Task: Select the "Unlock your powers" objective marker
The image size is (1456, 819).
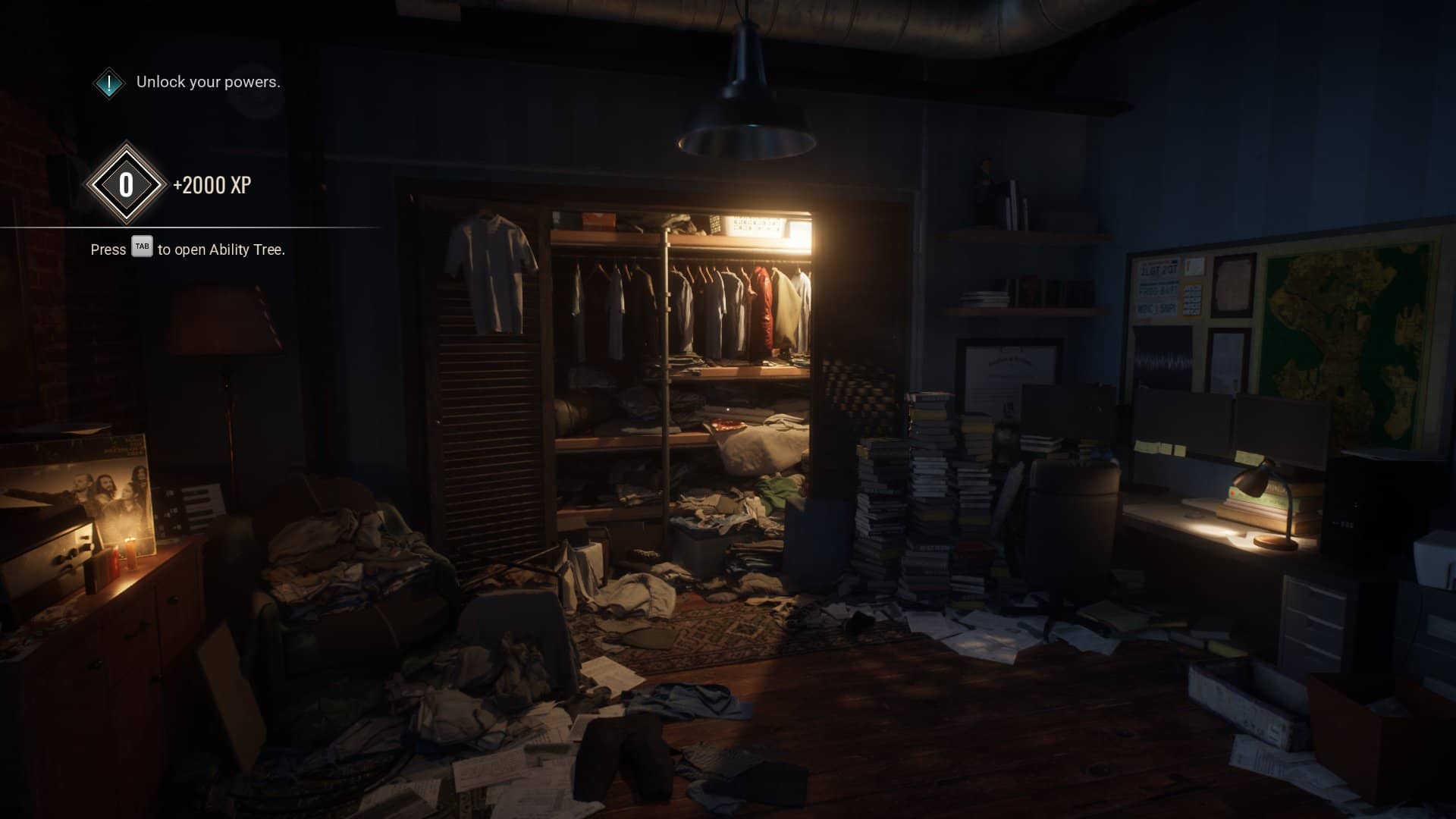Action: point(109,83)
